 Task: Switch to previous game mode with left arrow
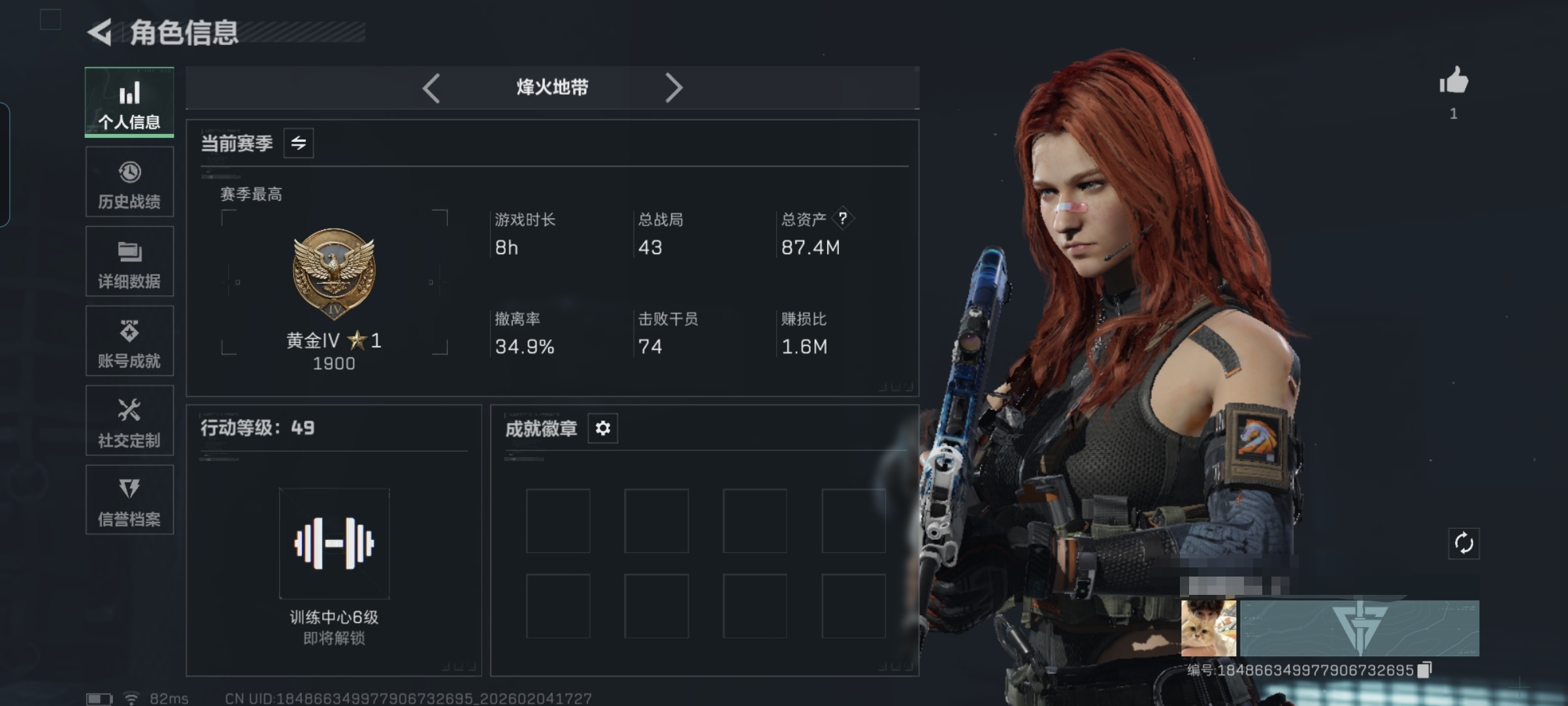coord(431,88)
